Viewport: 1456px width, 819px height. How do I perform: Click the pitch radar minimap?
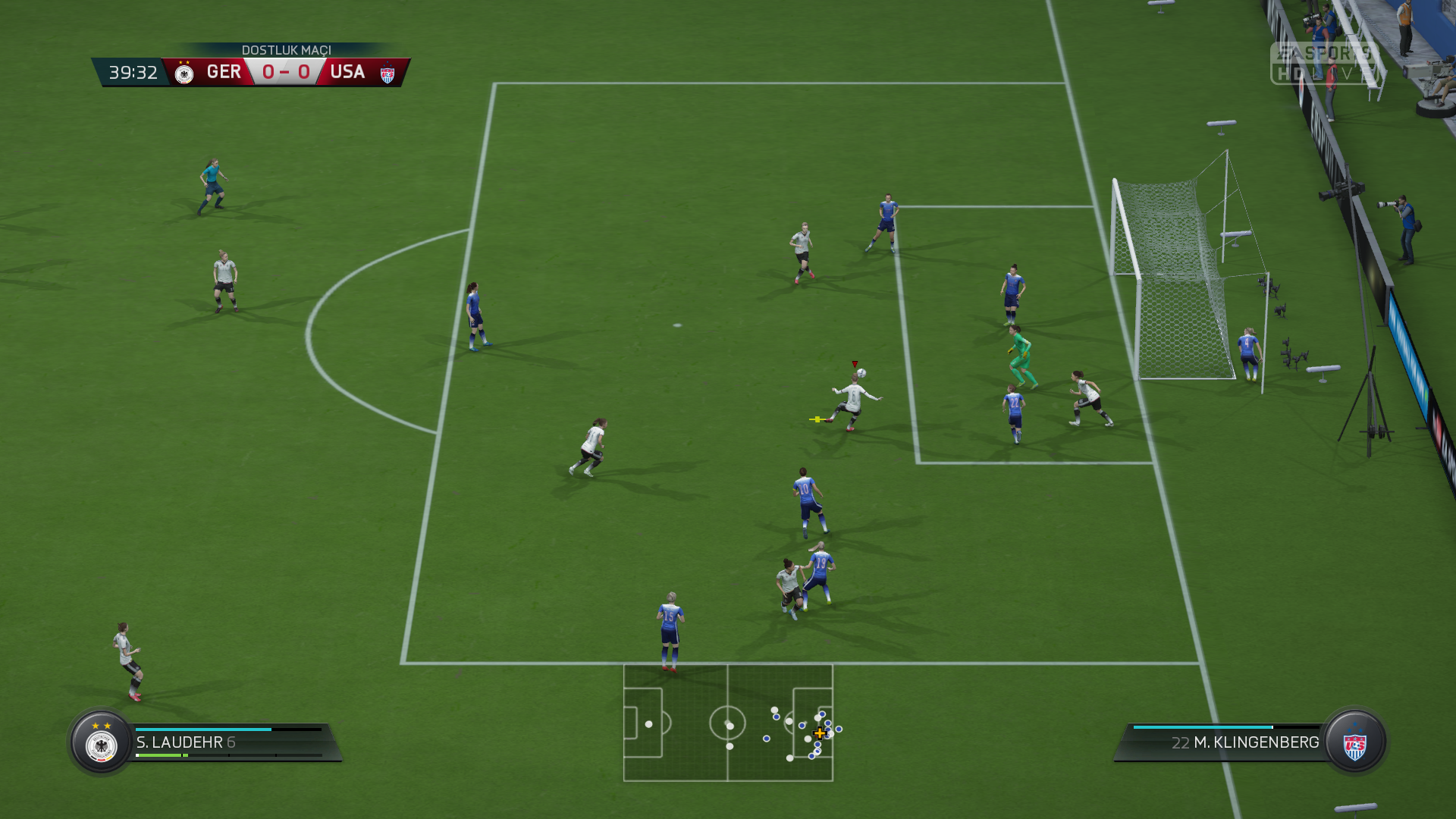[728, 723]
